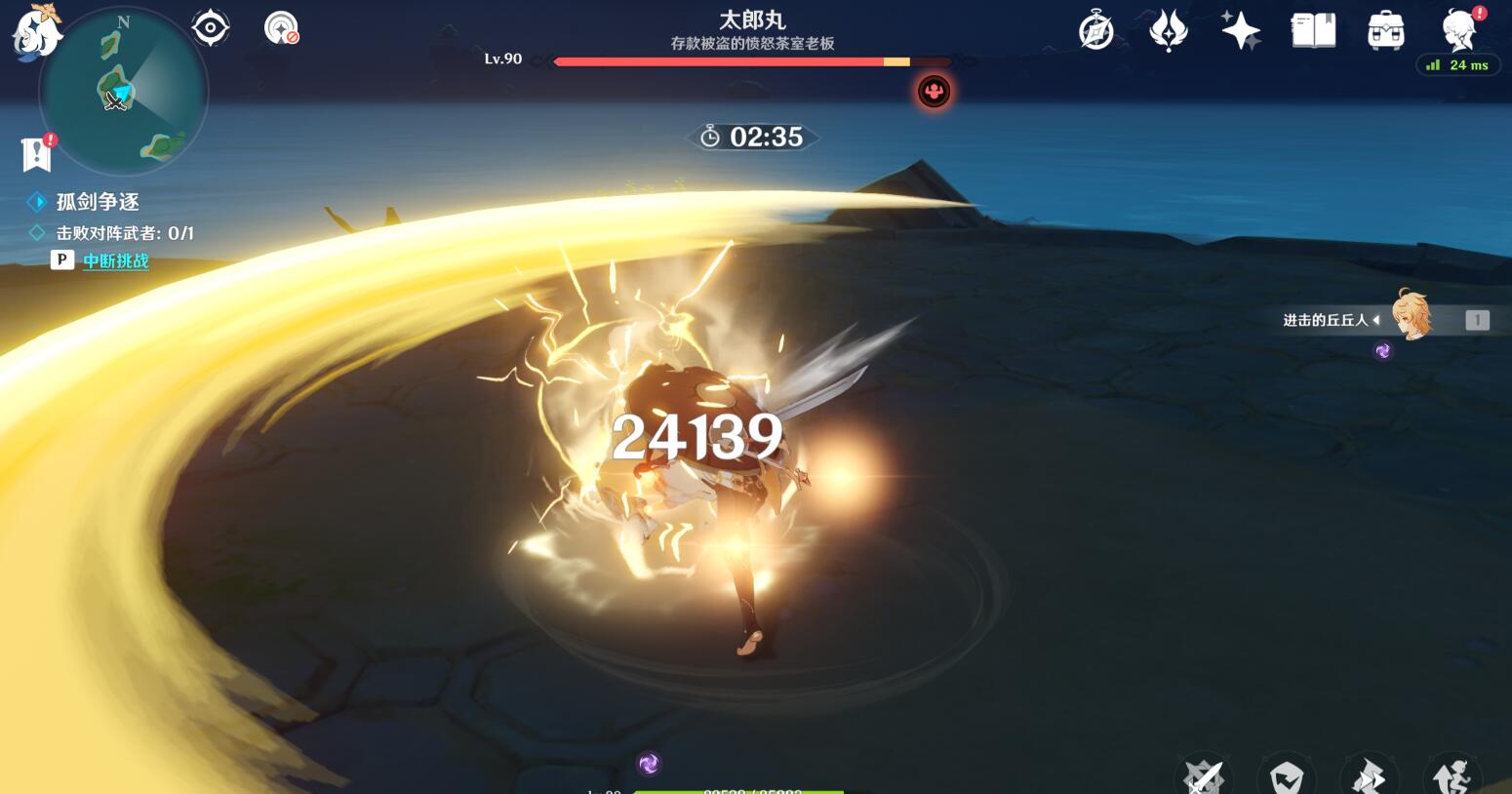This screenshot has width=1512, height=794.
Task: Click the double-arrow speed buff icon
Action: 1370,777
